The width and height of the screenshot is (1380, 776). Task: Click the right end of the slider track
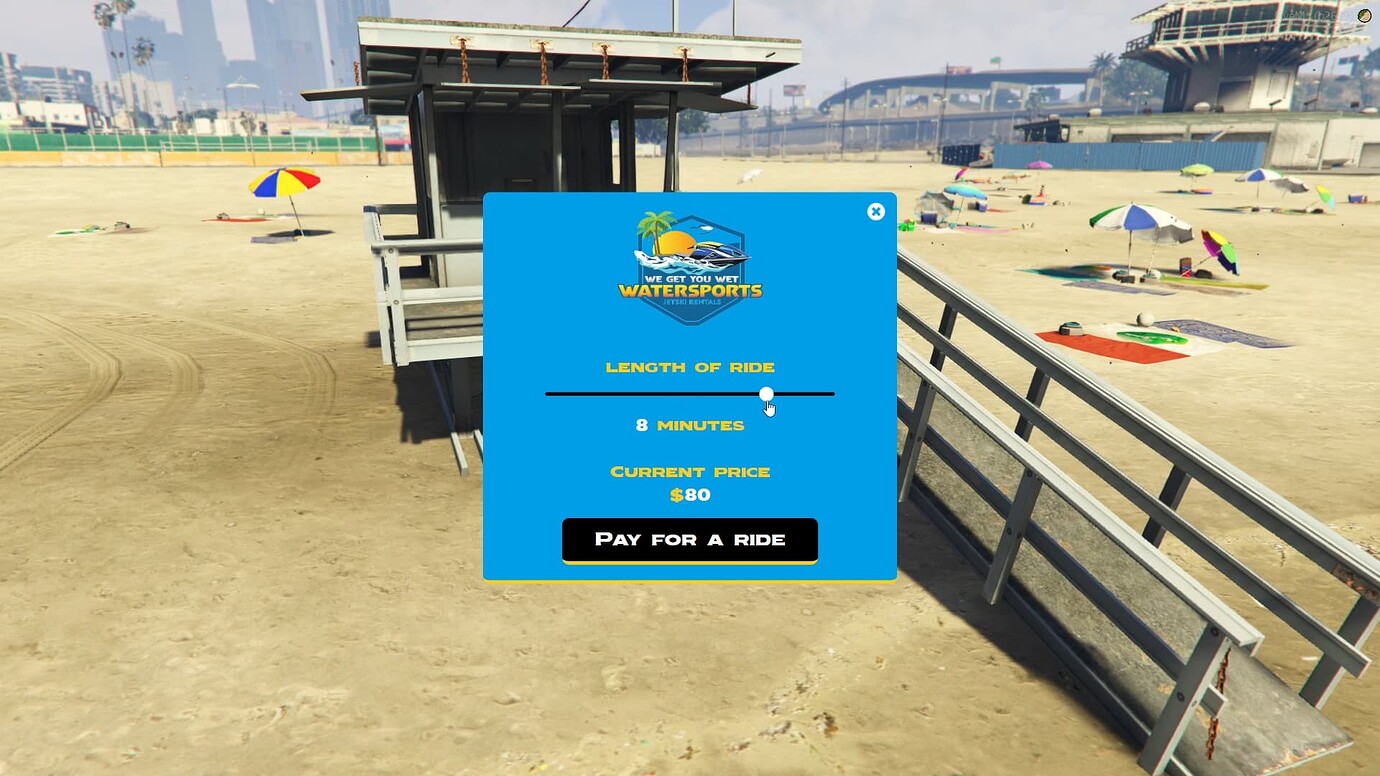[x=832, y=393]
